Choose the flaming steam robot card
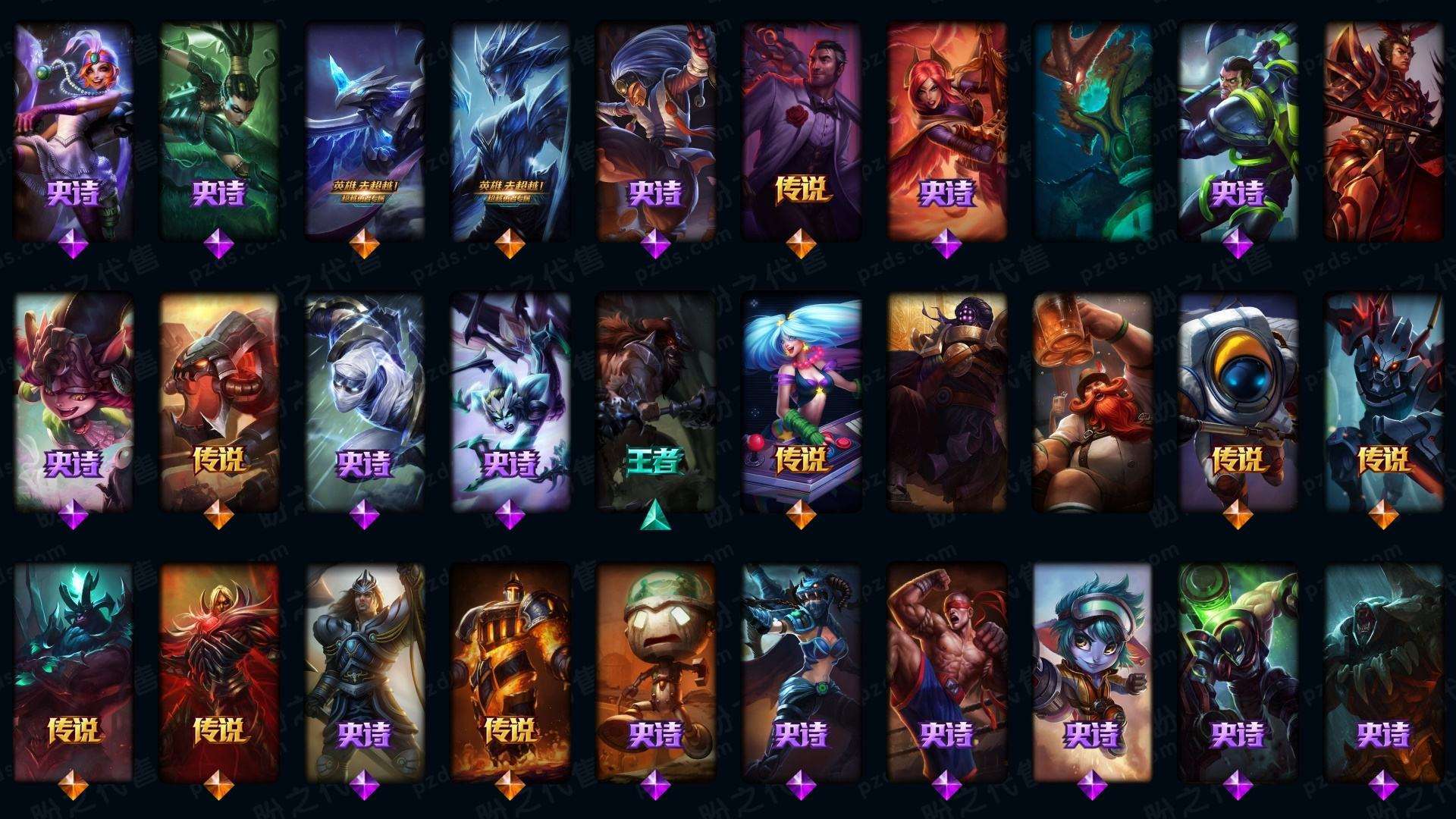This screenshot has height=819, width=1456. [x=510, y=671]
